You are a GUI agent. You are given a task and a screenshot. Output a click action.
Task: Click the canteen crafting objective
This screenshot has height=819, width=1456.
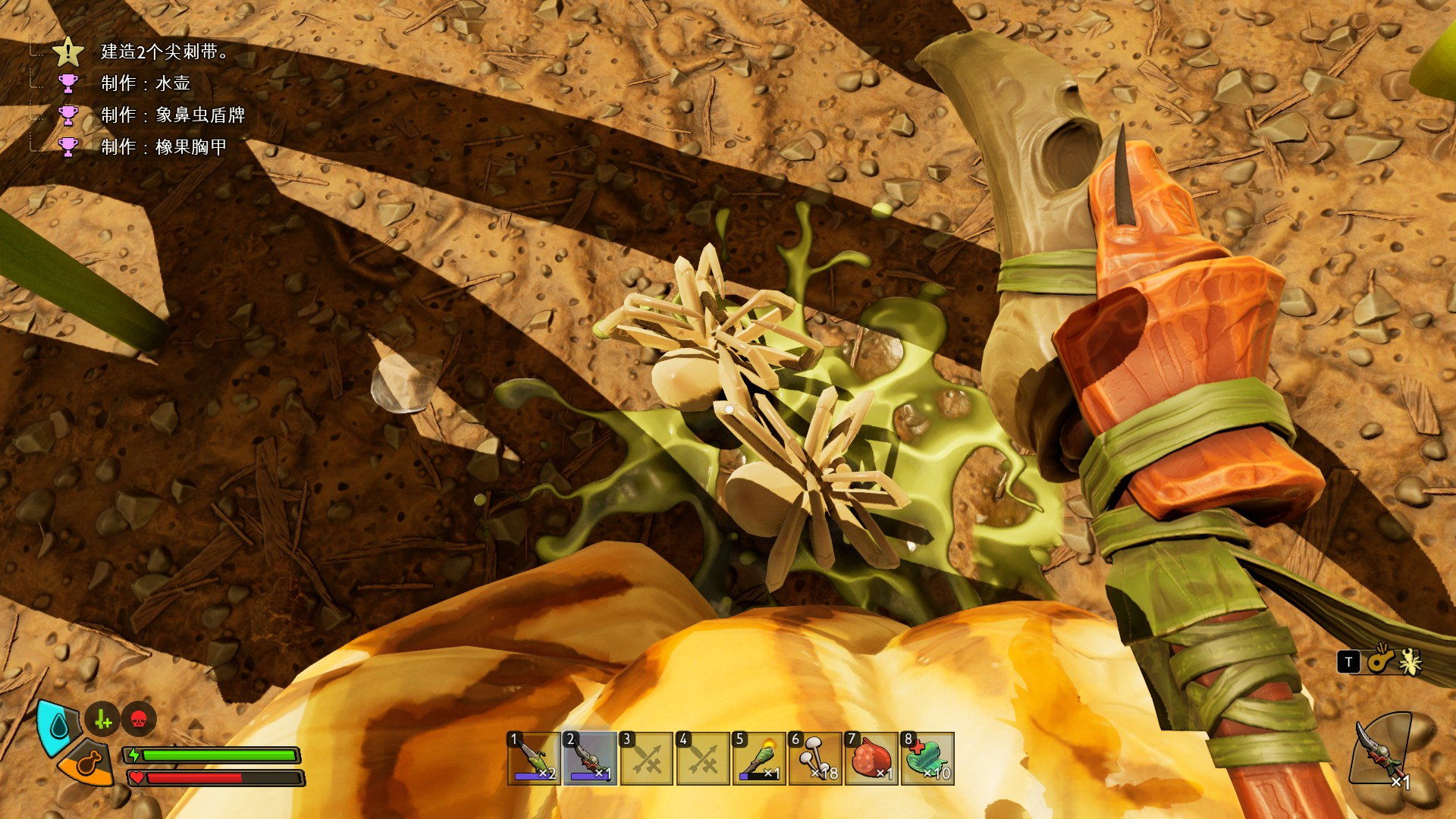(x=146, y=83)
